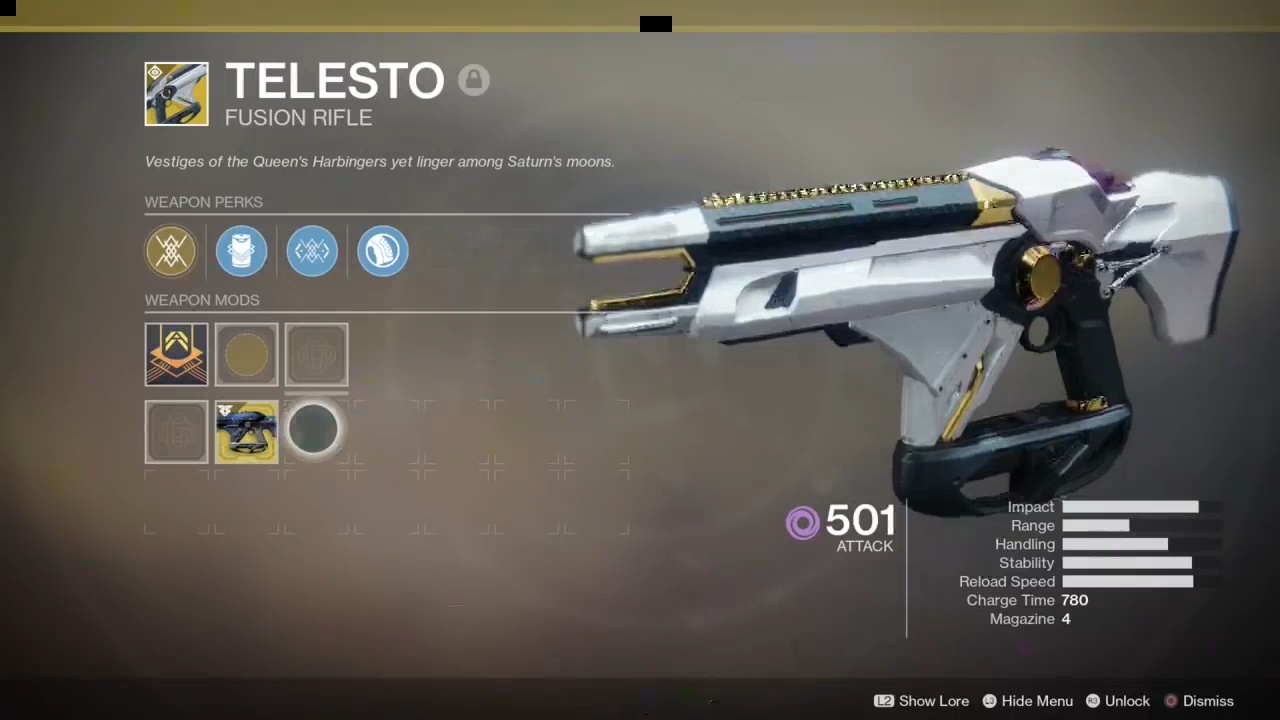
Task: Open the glowing round shader slot
Action: 314,431
